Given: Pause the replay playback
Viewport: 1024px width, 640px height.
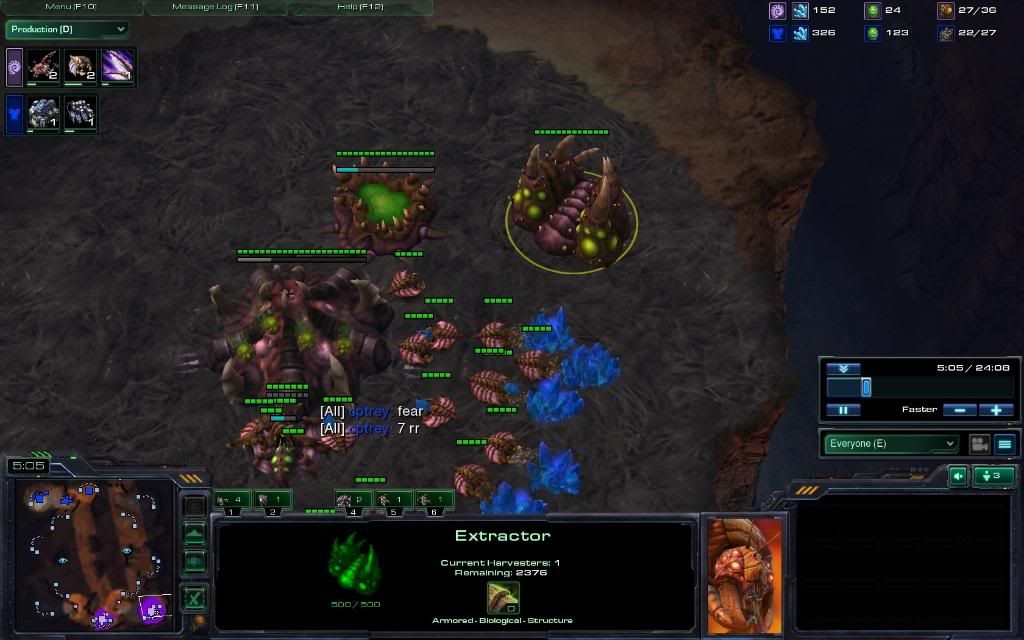Looking at the screenshot, I should (x=843, y=410).
